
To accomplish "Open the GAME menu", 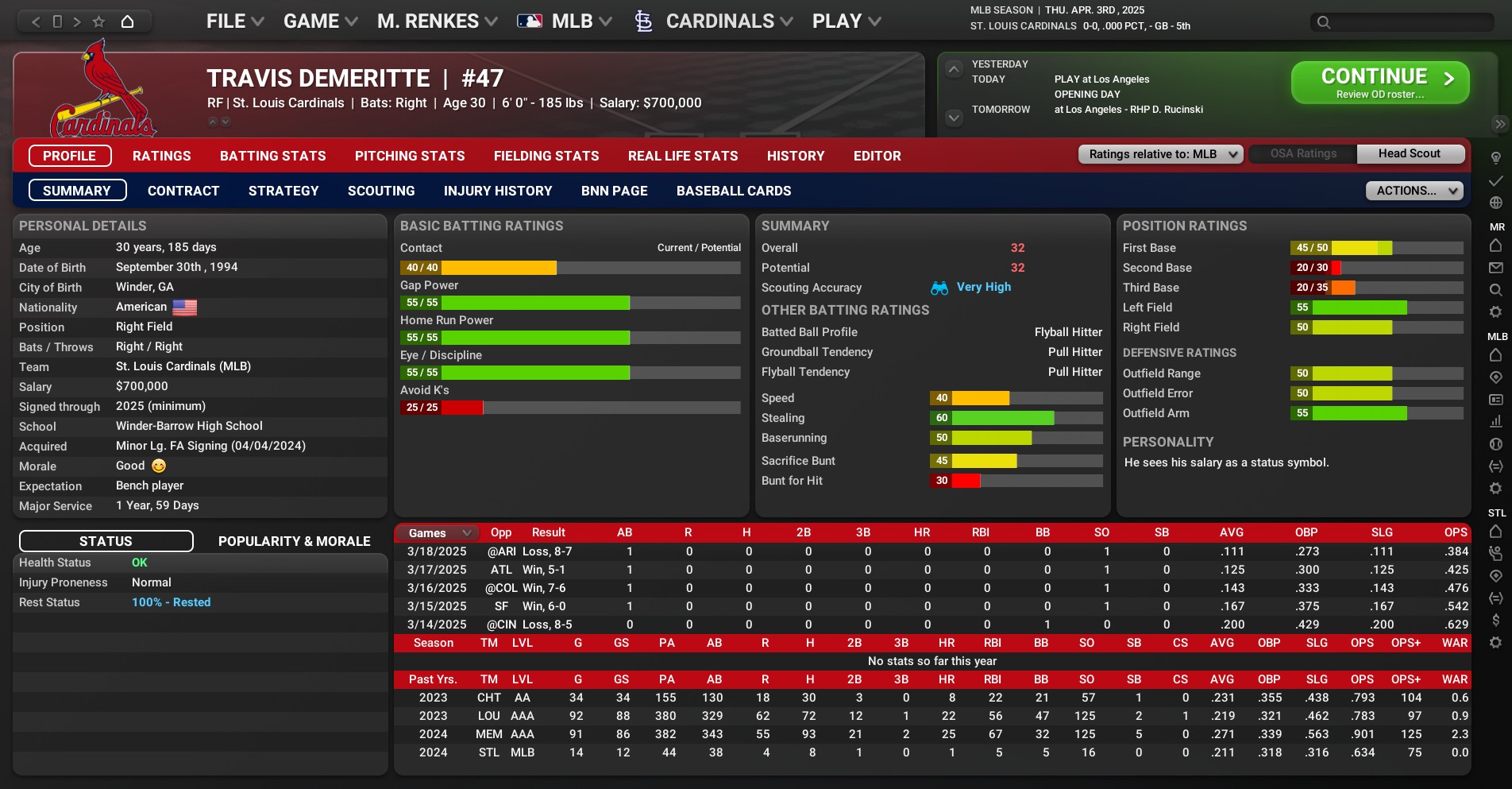I will (x=320, y=21).
